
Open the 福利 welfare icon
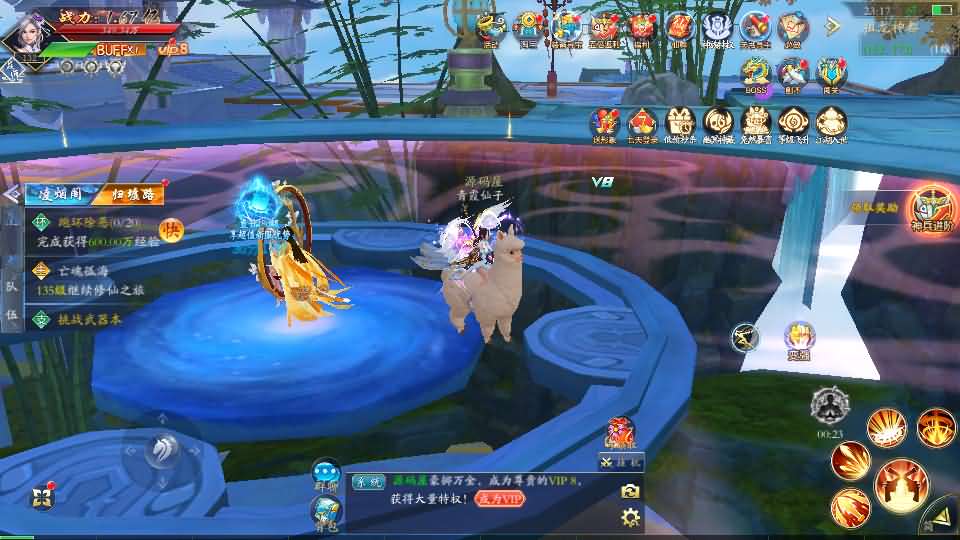[x=642, y=27]
